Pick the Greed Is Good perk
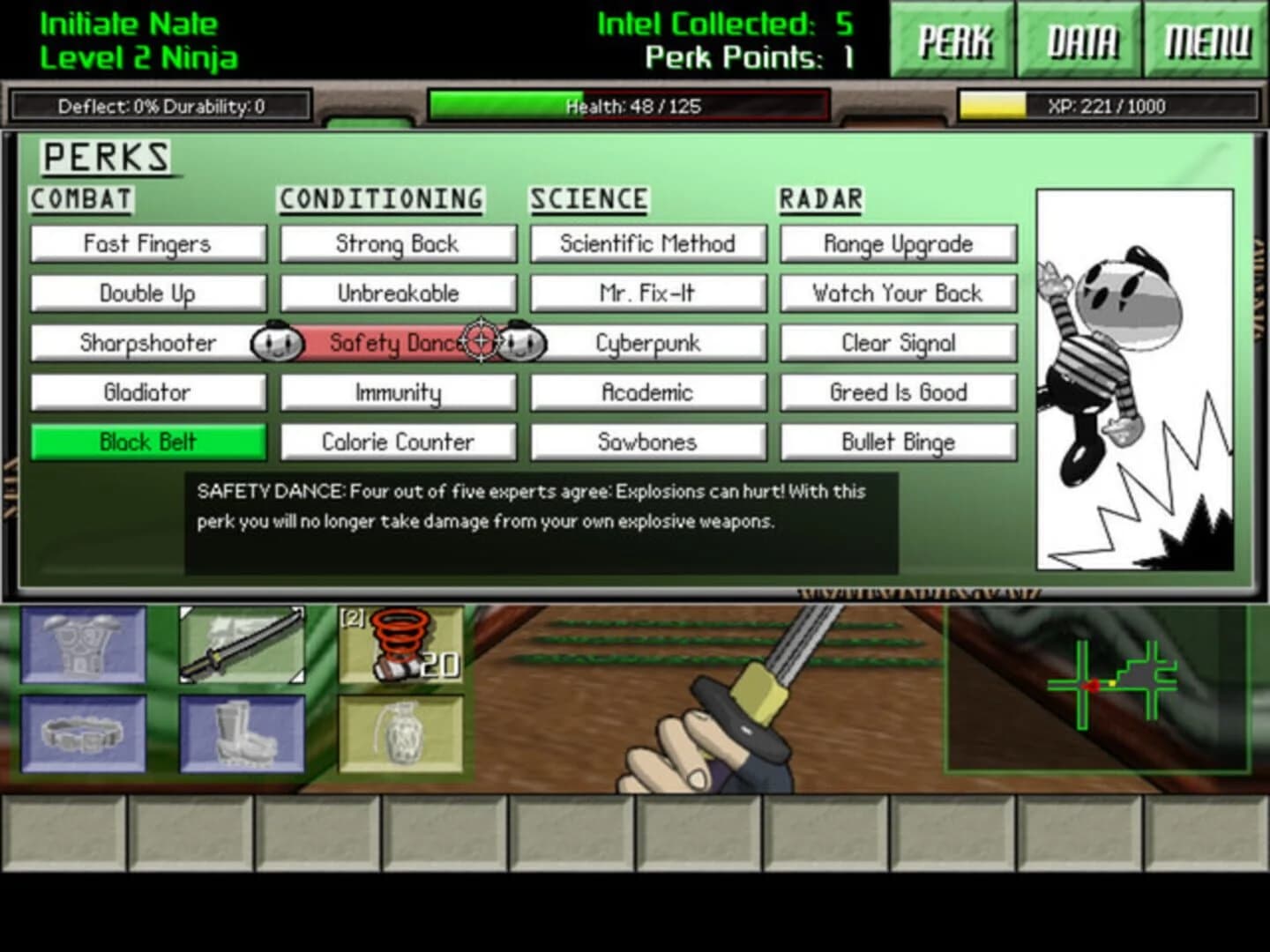This screenshot has width=1270, height=952. click(898, 392)
